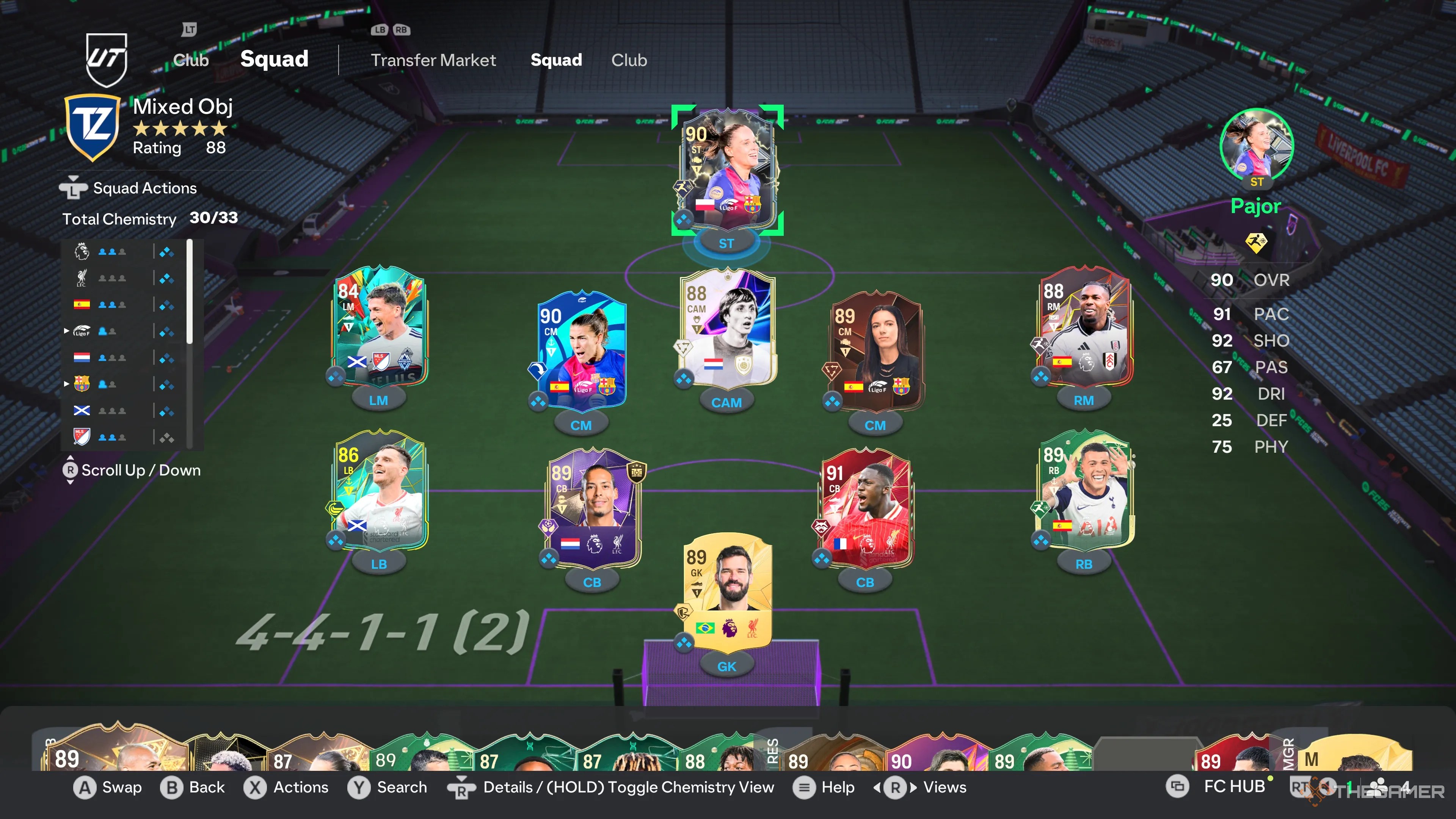Select the Liverpool FC chemistry badge

click(82, 277)
